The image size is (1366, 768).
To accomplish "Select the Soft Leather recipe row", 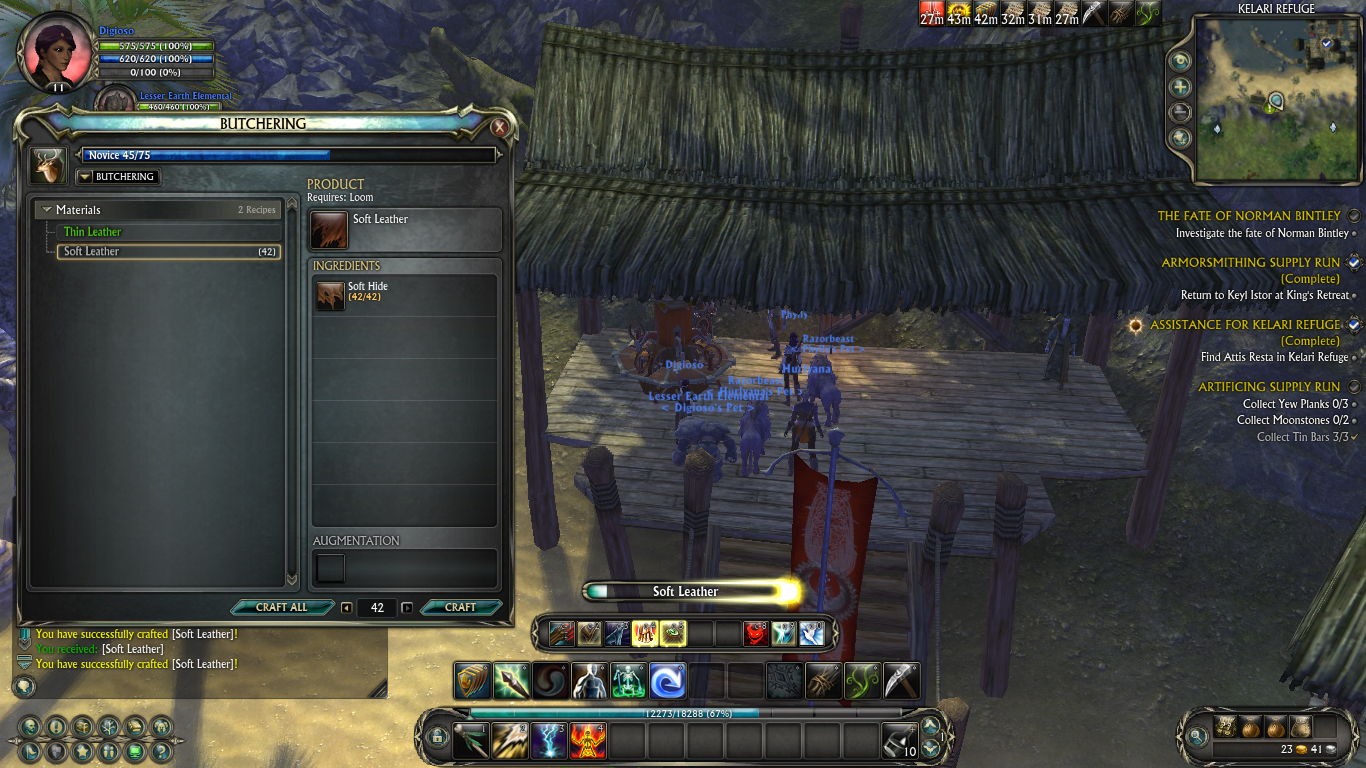I will coord(168,252).
